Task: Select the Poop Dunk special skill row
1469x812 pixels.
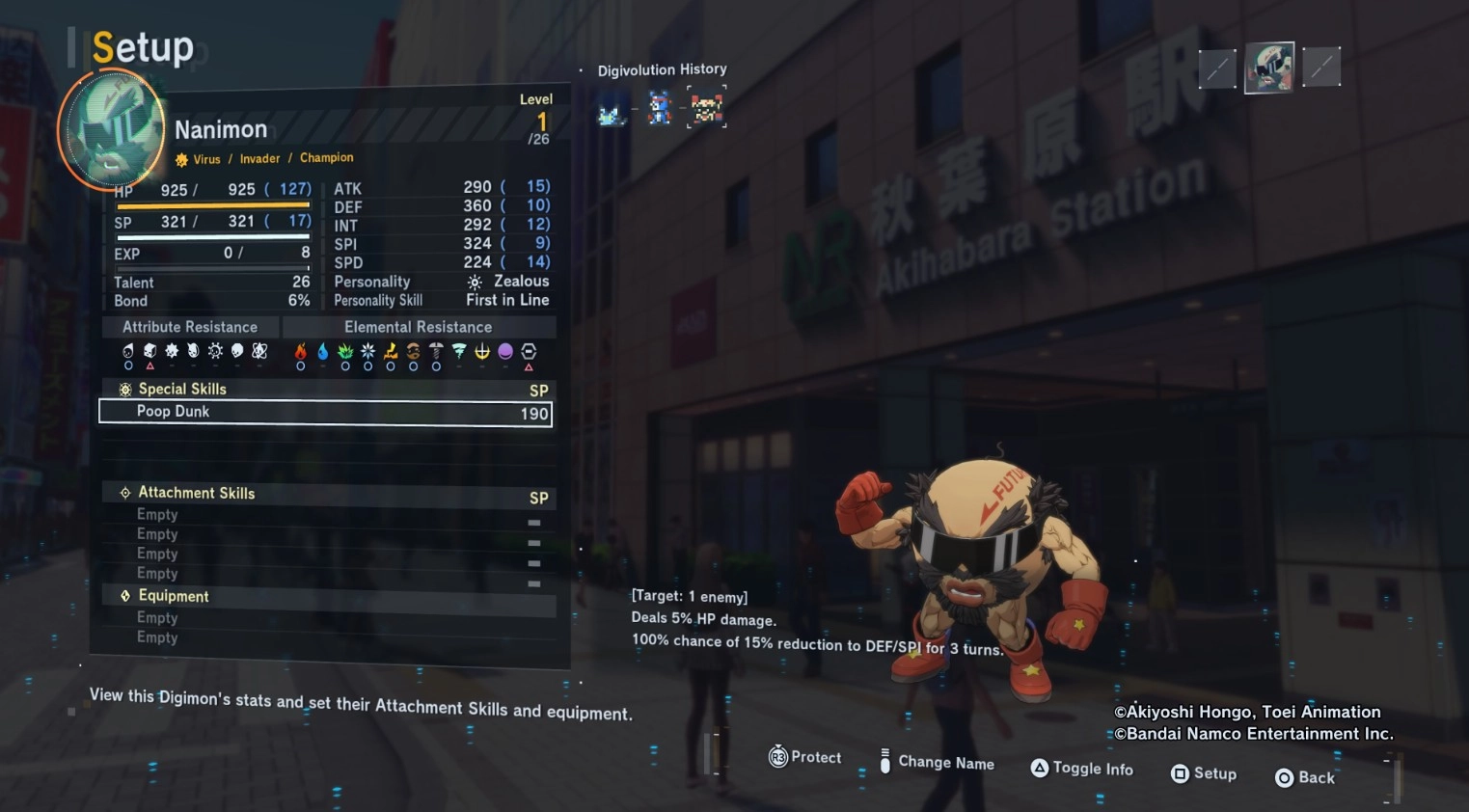Action: click(325, 413)
